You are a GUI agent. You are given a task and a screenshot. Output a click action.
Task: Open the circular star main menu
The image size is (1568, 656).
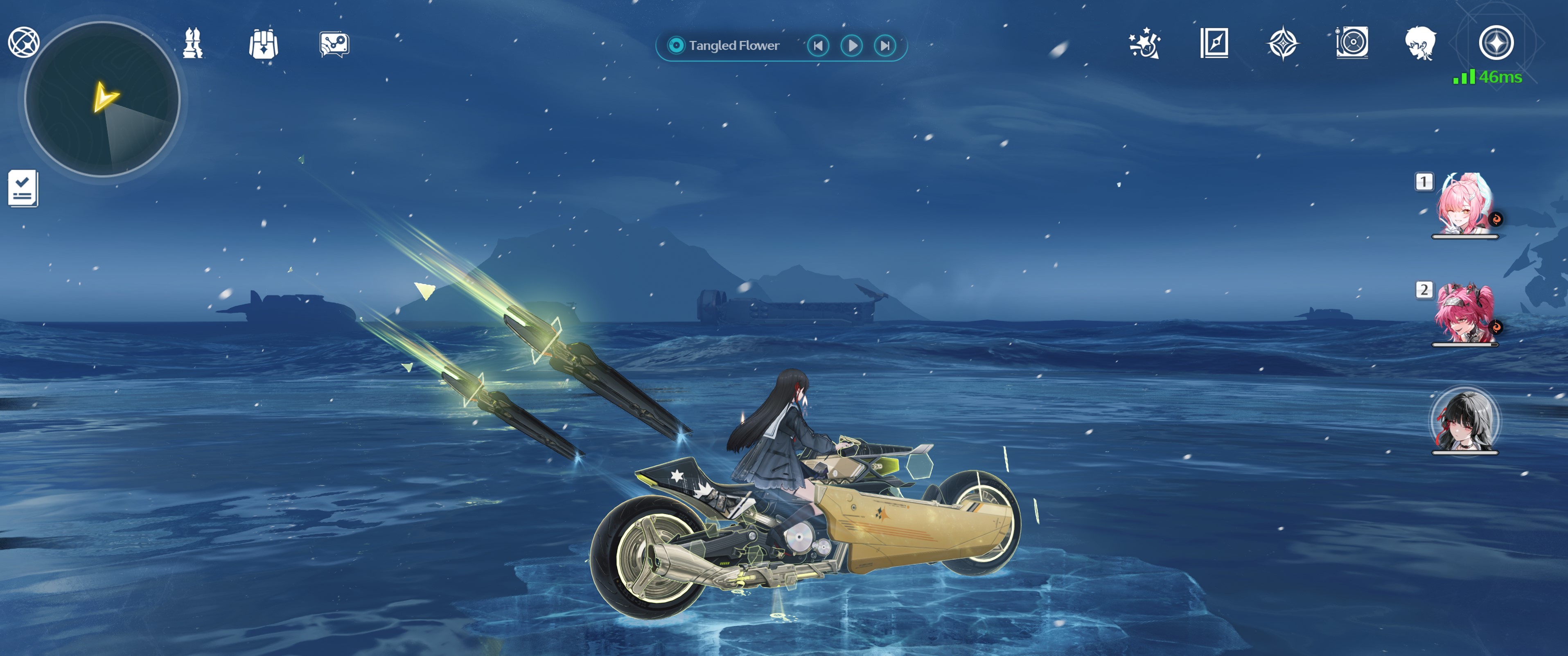pos(1496,43)
